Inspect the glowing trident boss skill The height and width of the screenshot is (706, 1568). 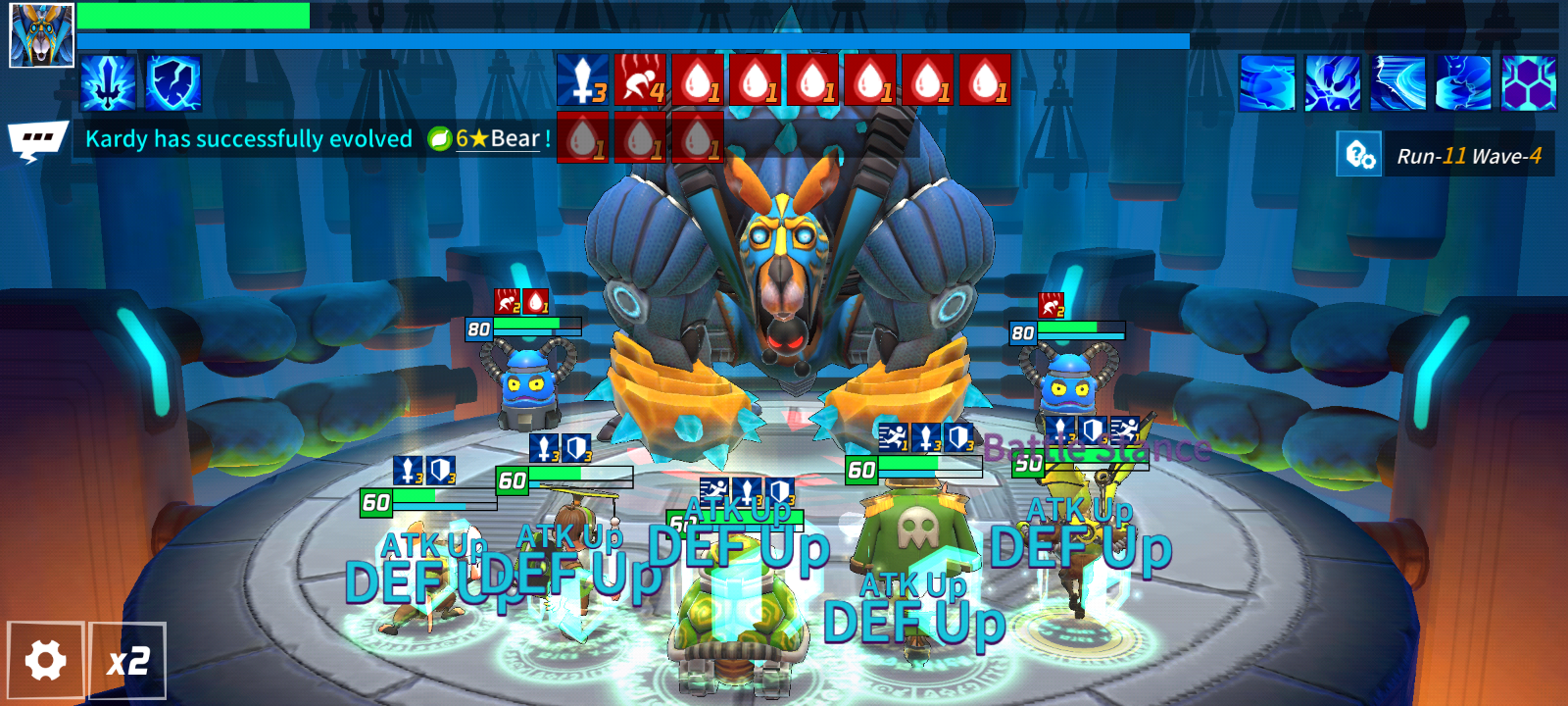(108, 82)
